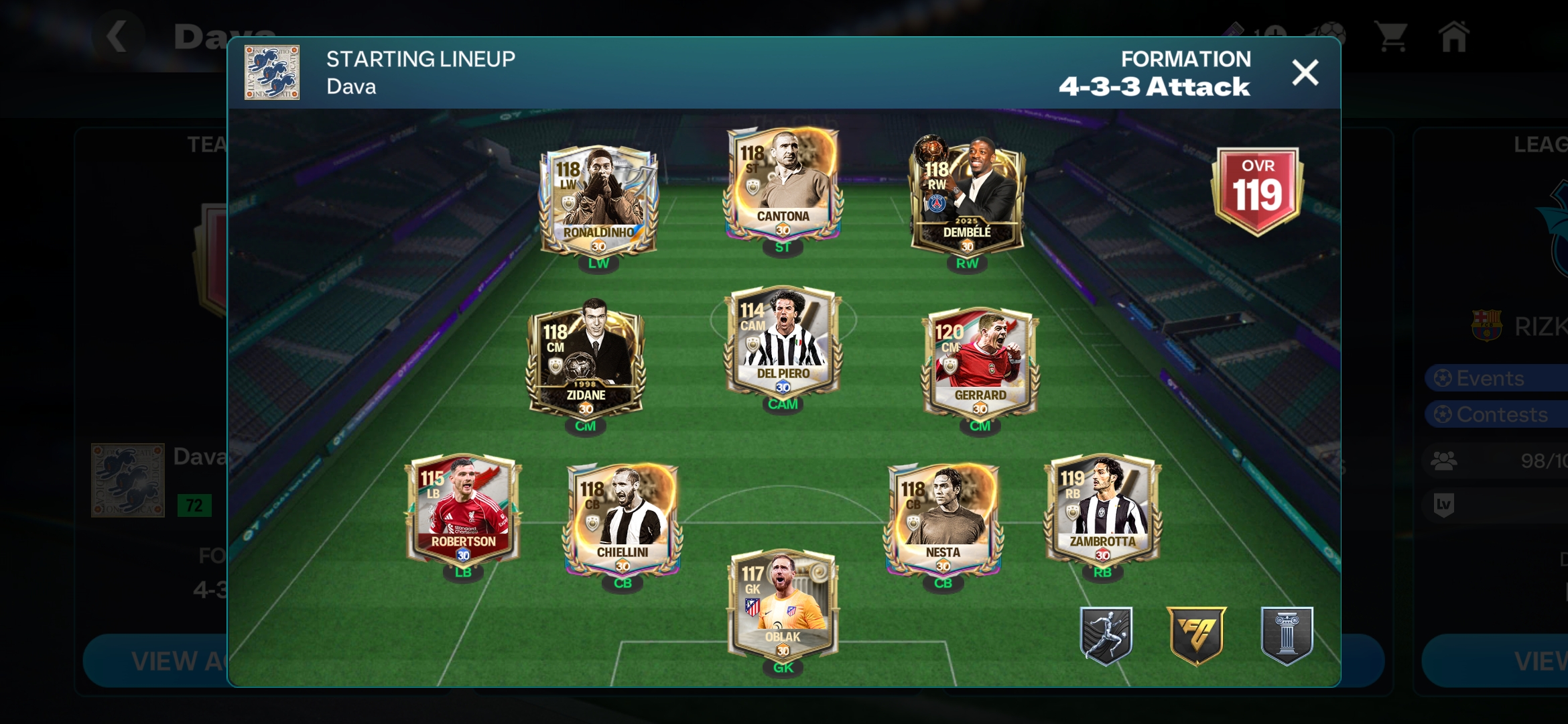Select Ronaldinho's LW player card
This screenshot has width=1568, height=724.
(598, 200)
